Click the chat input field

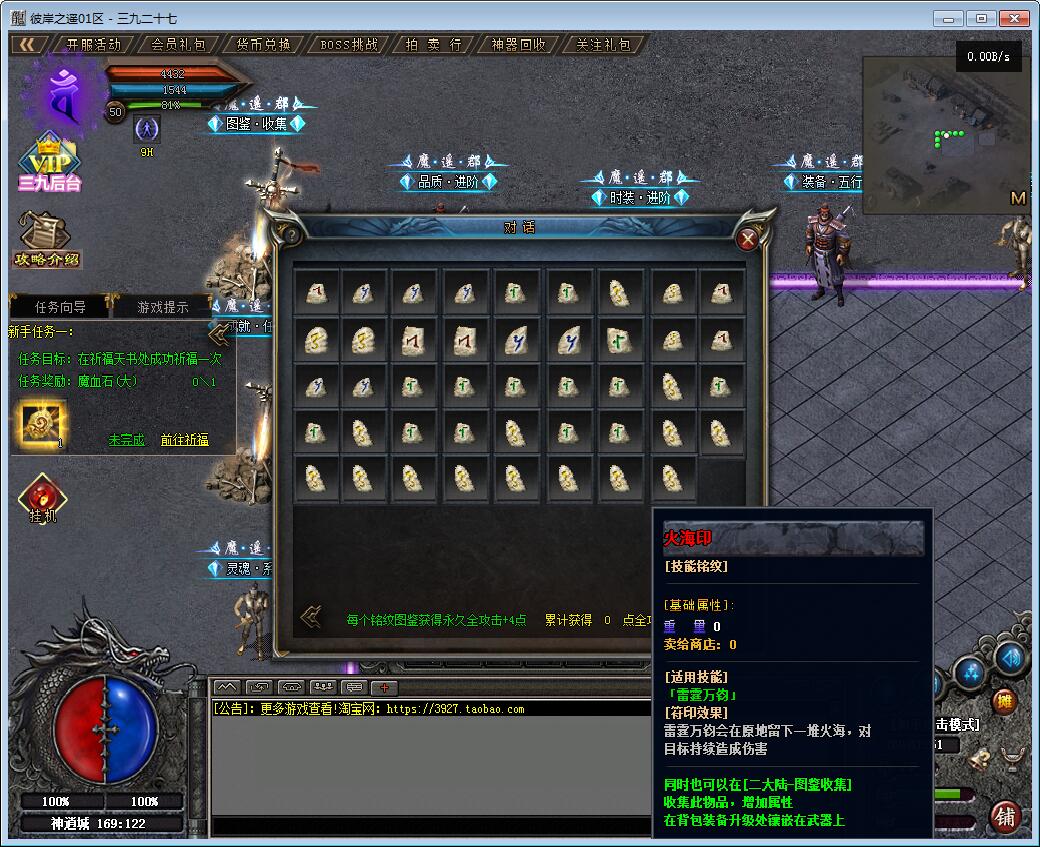430,826
